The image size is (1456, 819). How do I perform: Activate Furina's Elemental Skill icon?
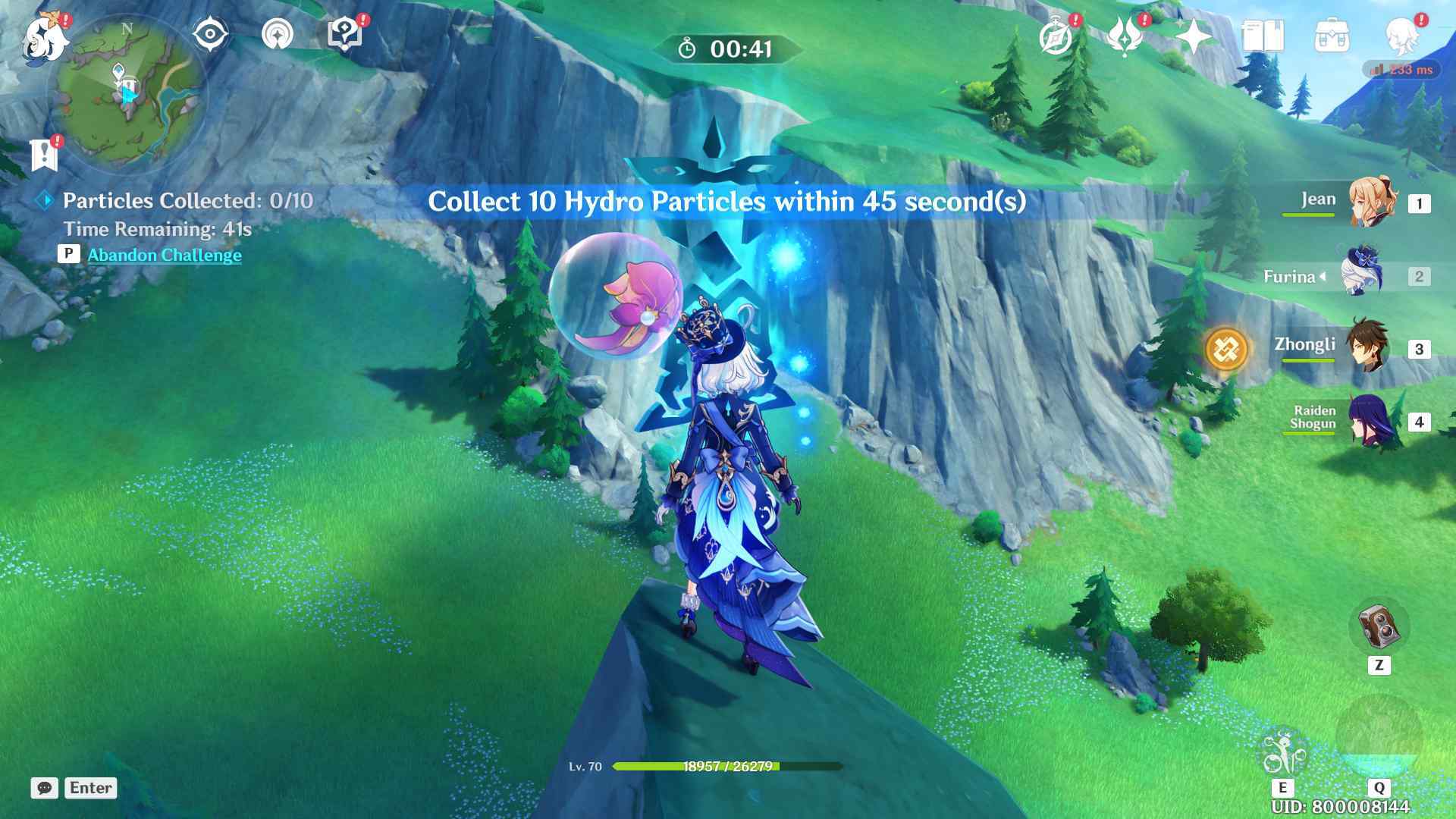pyautogui.click(x=1282, y=753)
